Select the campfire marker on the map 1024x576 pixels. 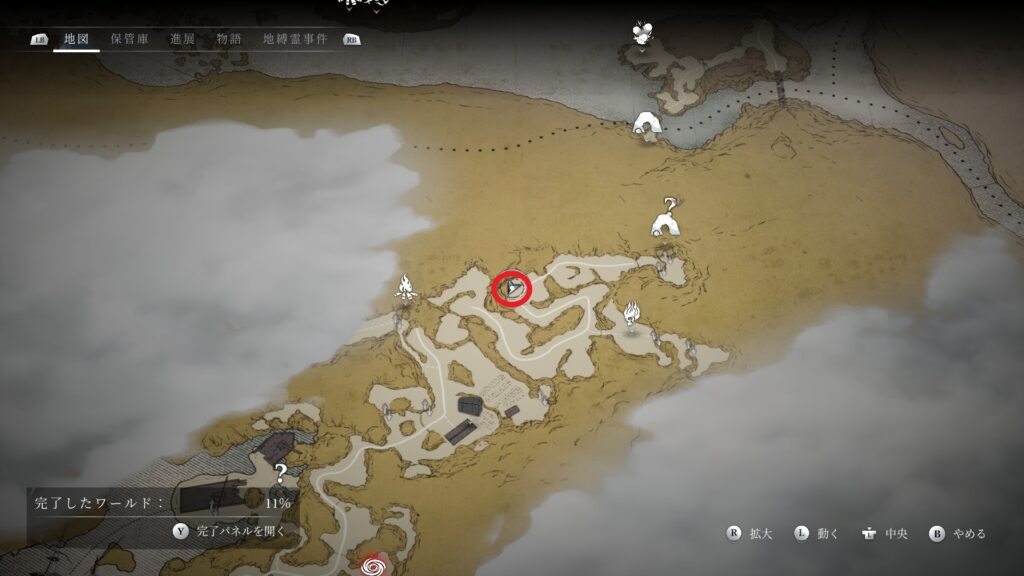[x=407, y=288]
